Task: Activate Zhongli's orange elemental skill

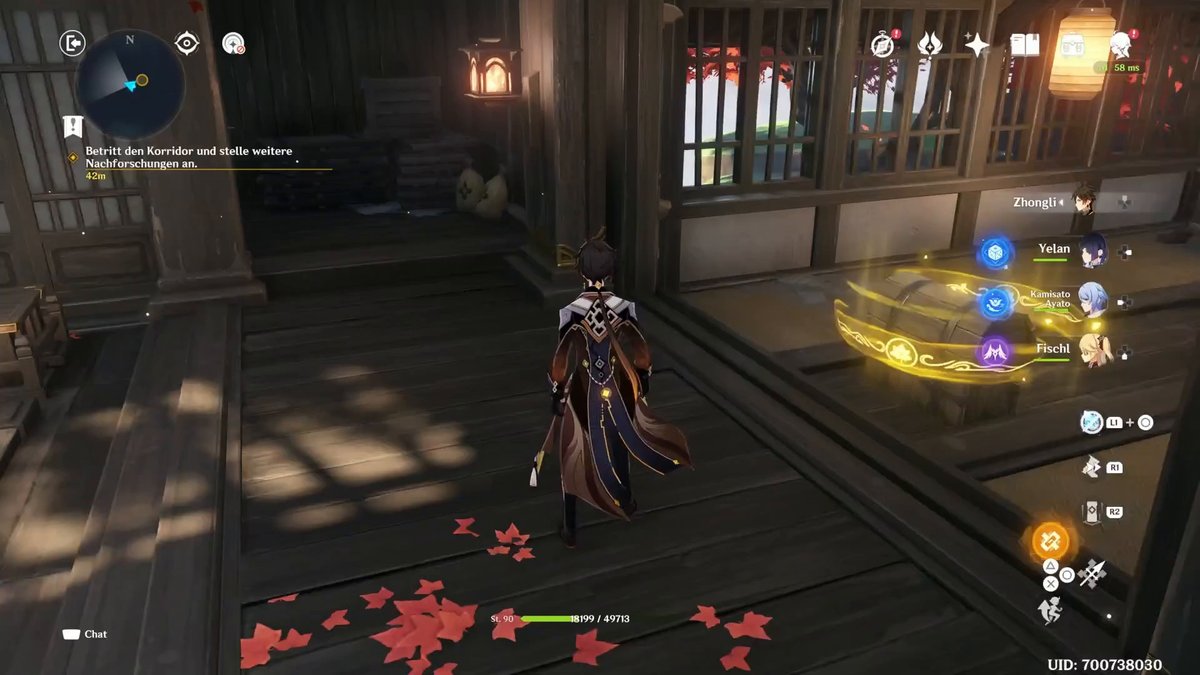Action: point(1050,542)
